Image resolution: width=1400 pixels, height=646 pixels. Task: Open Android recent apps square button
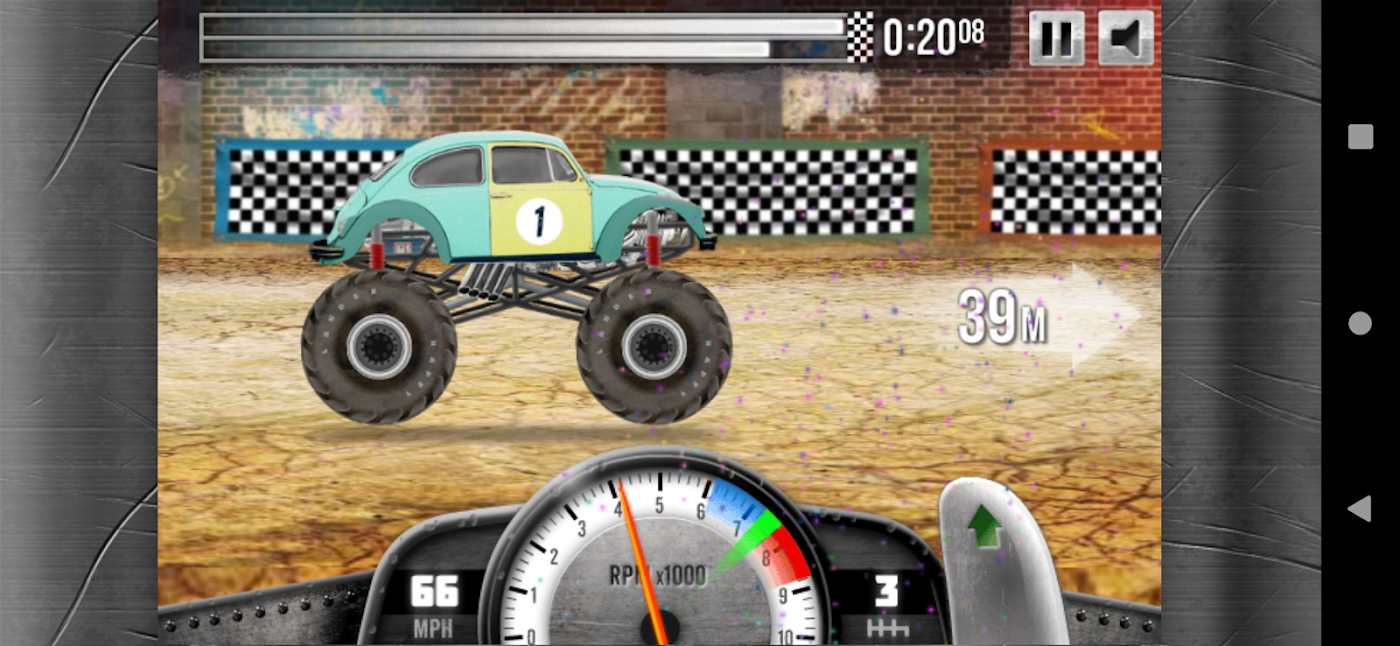click(1360, 137)
